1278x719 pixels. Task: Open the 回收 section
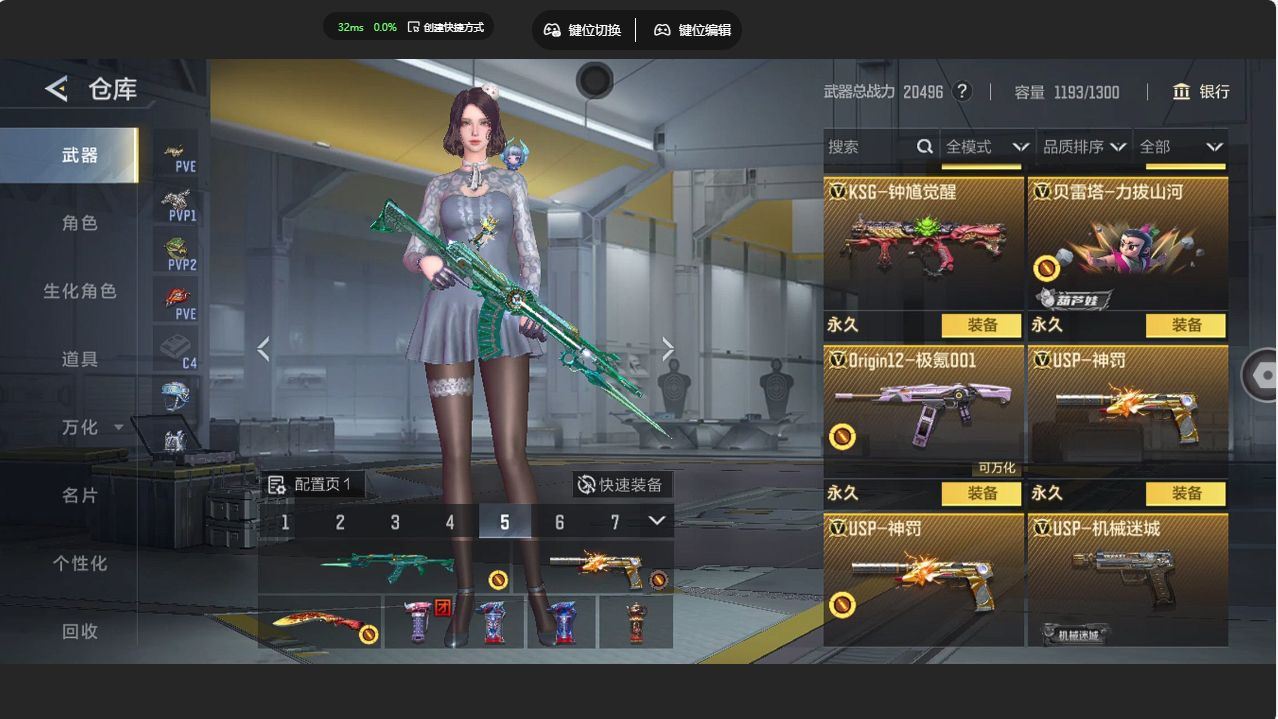coord(80,631)
